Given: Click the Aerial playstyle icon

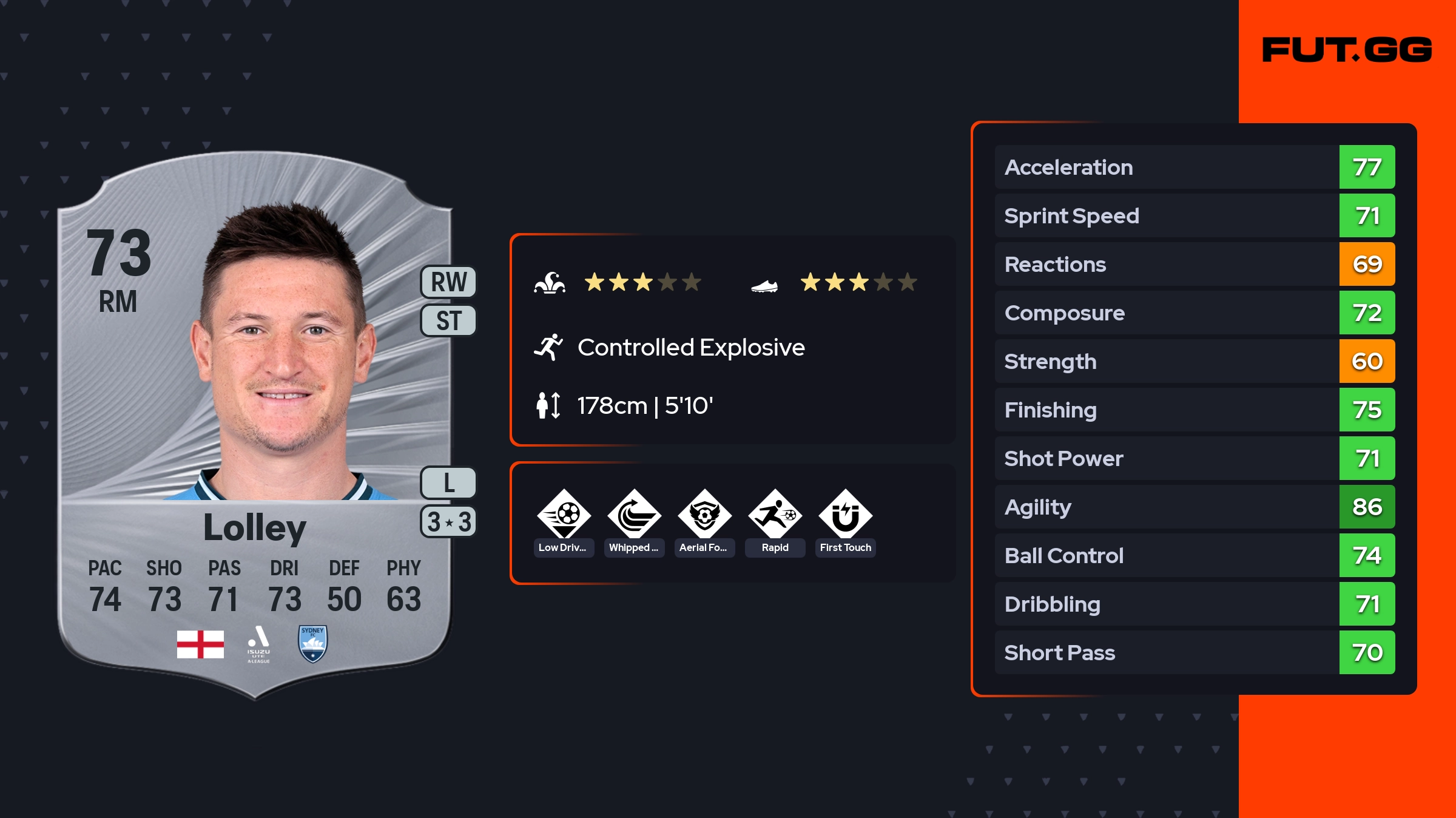Looking at the screenshot, I should (704, 516).
